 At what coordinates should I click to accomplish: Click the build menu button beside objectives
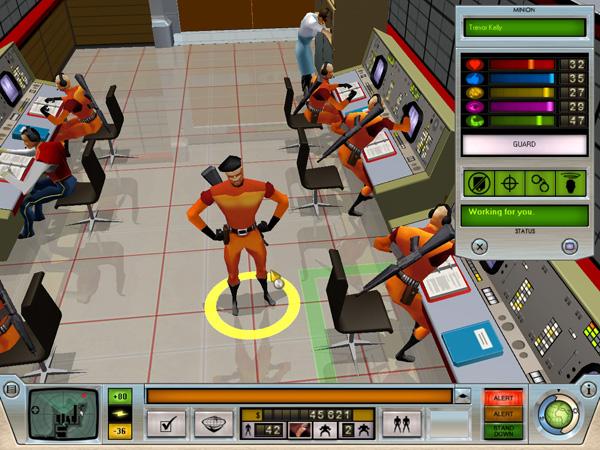(213, 423)
